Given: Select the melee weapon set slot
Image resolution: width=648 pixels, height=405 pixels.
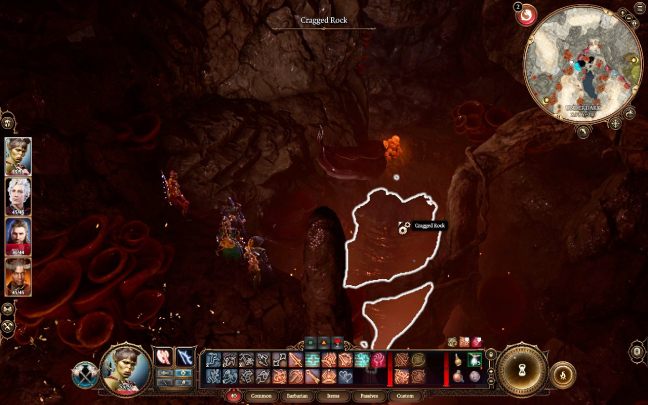Looking at the screenshot, I should [163, 357].
